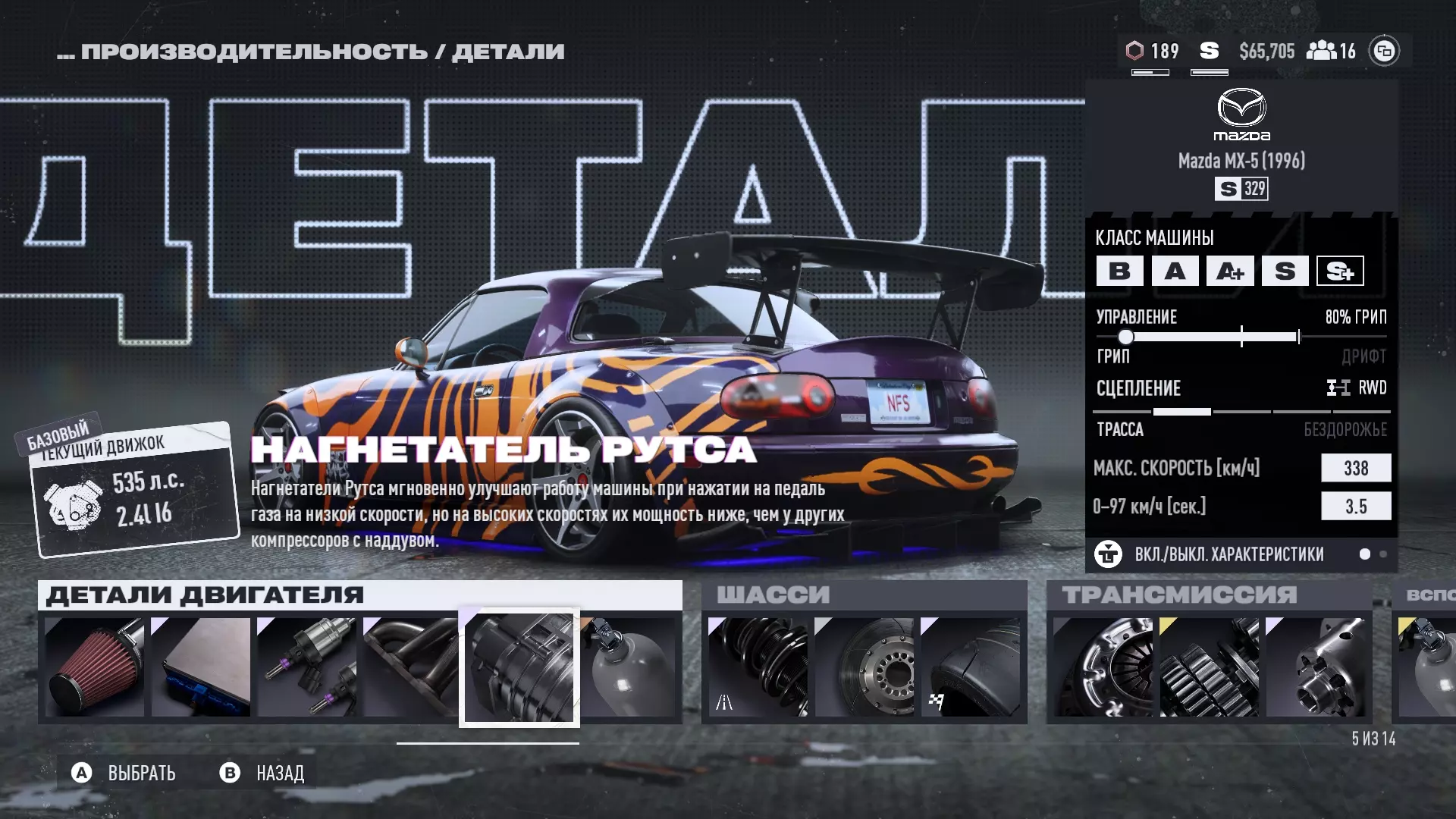Open the gearbox part slot

pos(1210,667)
